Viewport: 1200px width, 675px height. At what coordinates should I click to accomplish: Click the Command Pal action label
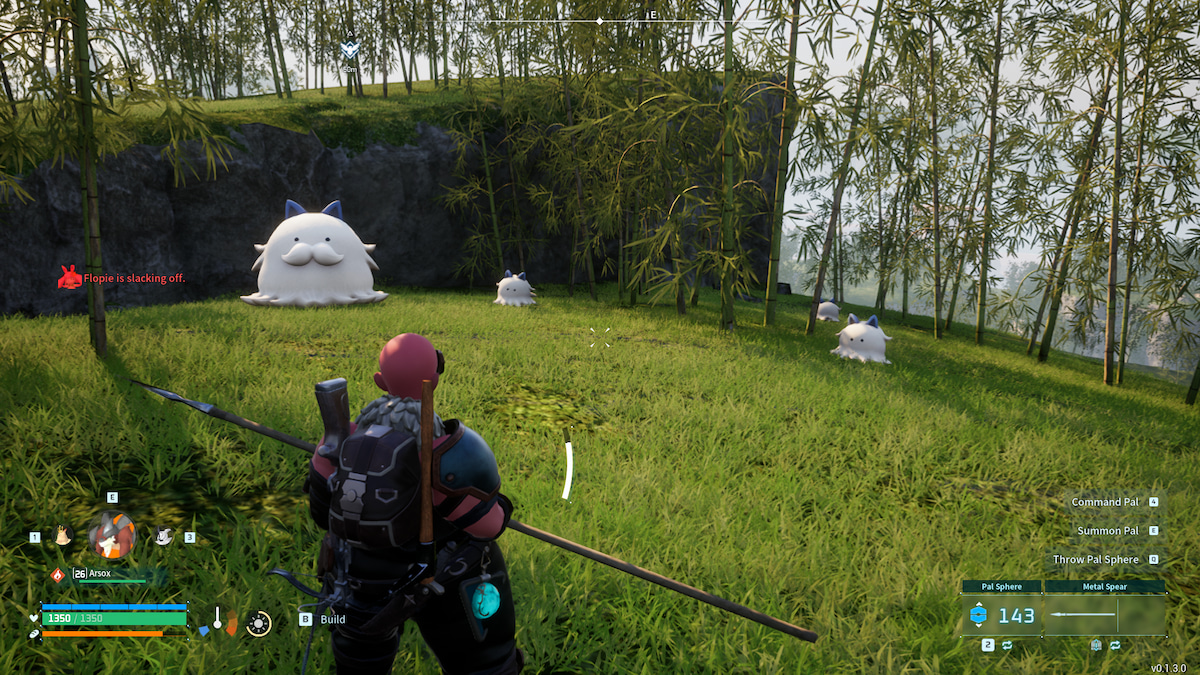pos(1105,502)
